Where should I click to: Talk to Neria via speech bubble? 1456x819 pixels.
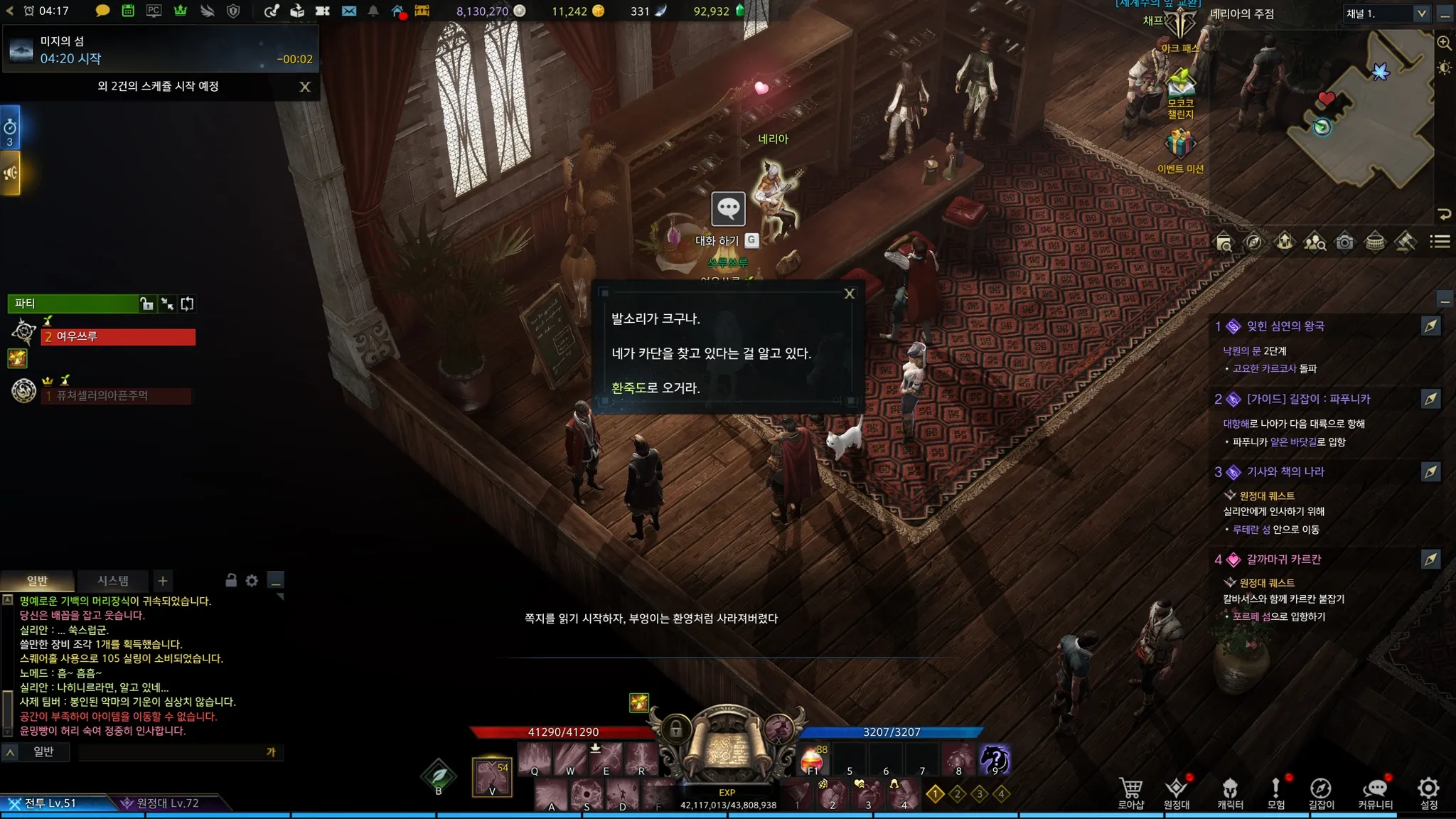pyautogui.click(x=728, y=209)
